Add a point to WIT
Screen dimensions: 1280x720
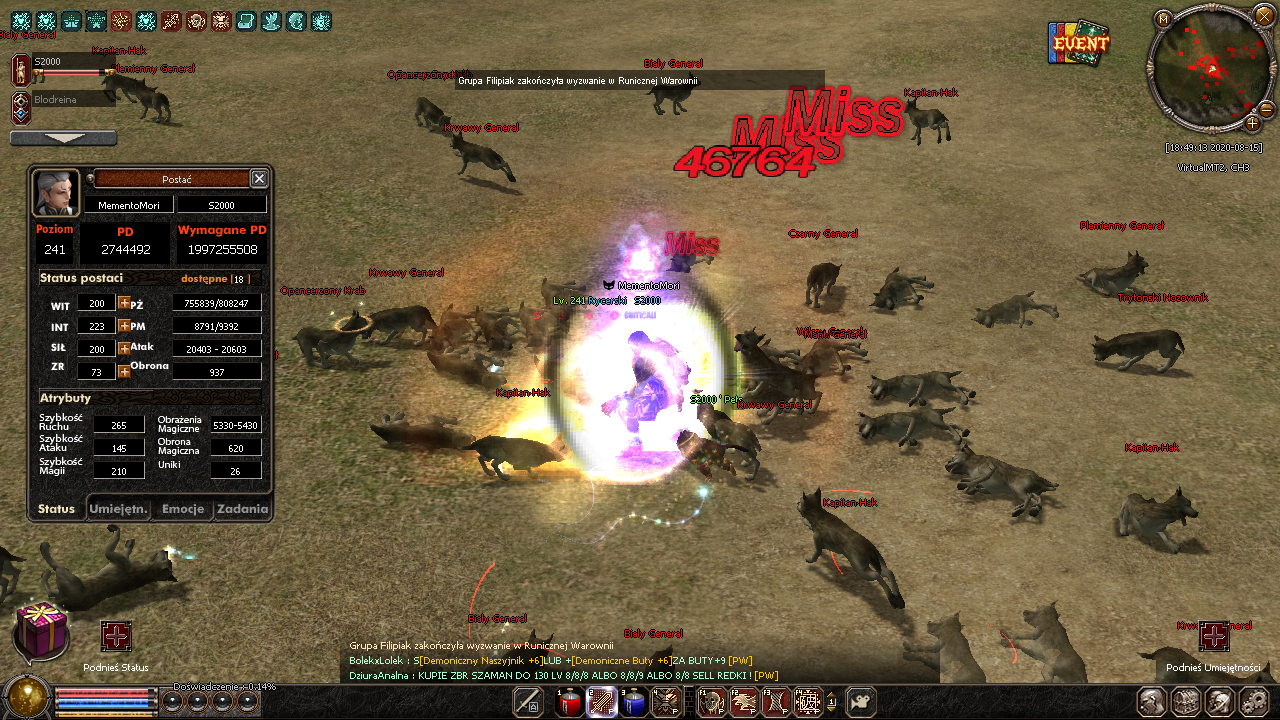[x=124, y=303]
